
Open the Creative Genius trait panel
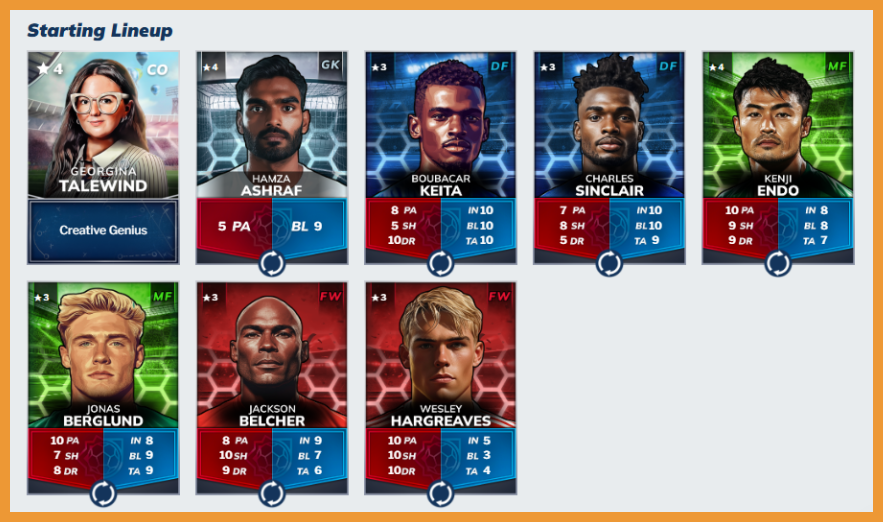click(103, 230)
